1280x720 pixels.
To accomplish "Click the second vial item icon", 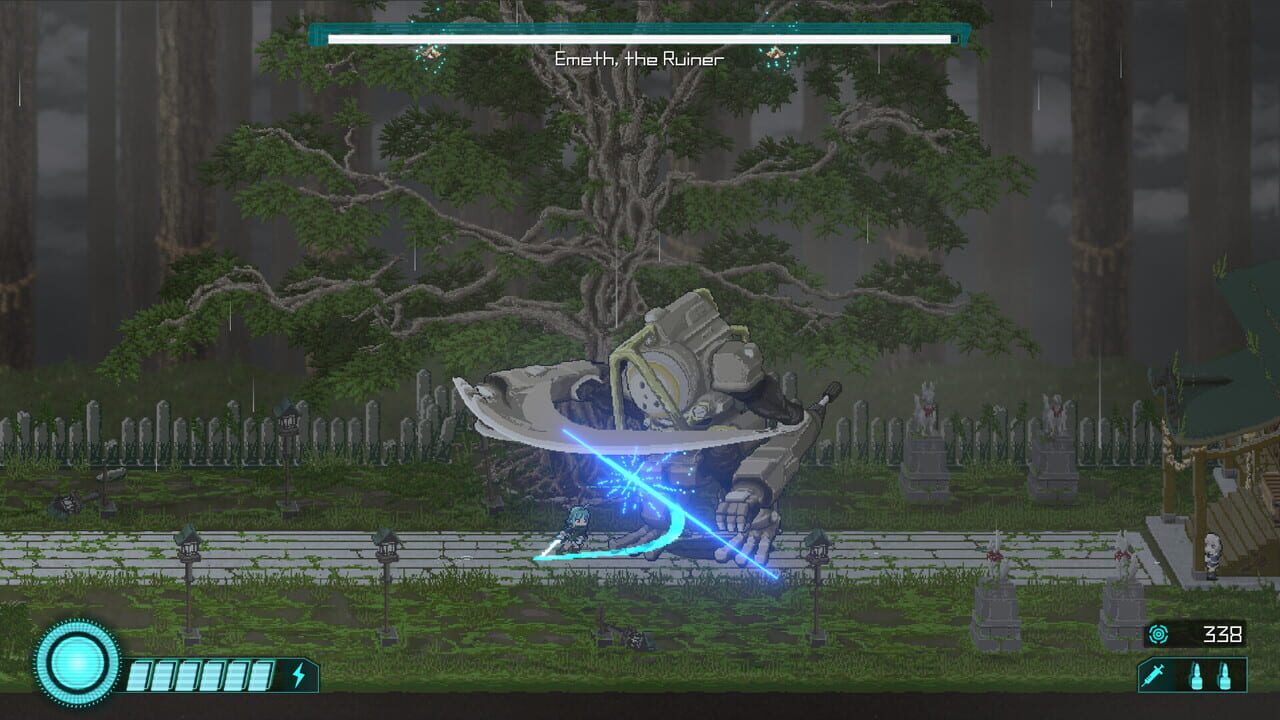I will pyautogui.click(x=1224, y=676).
